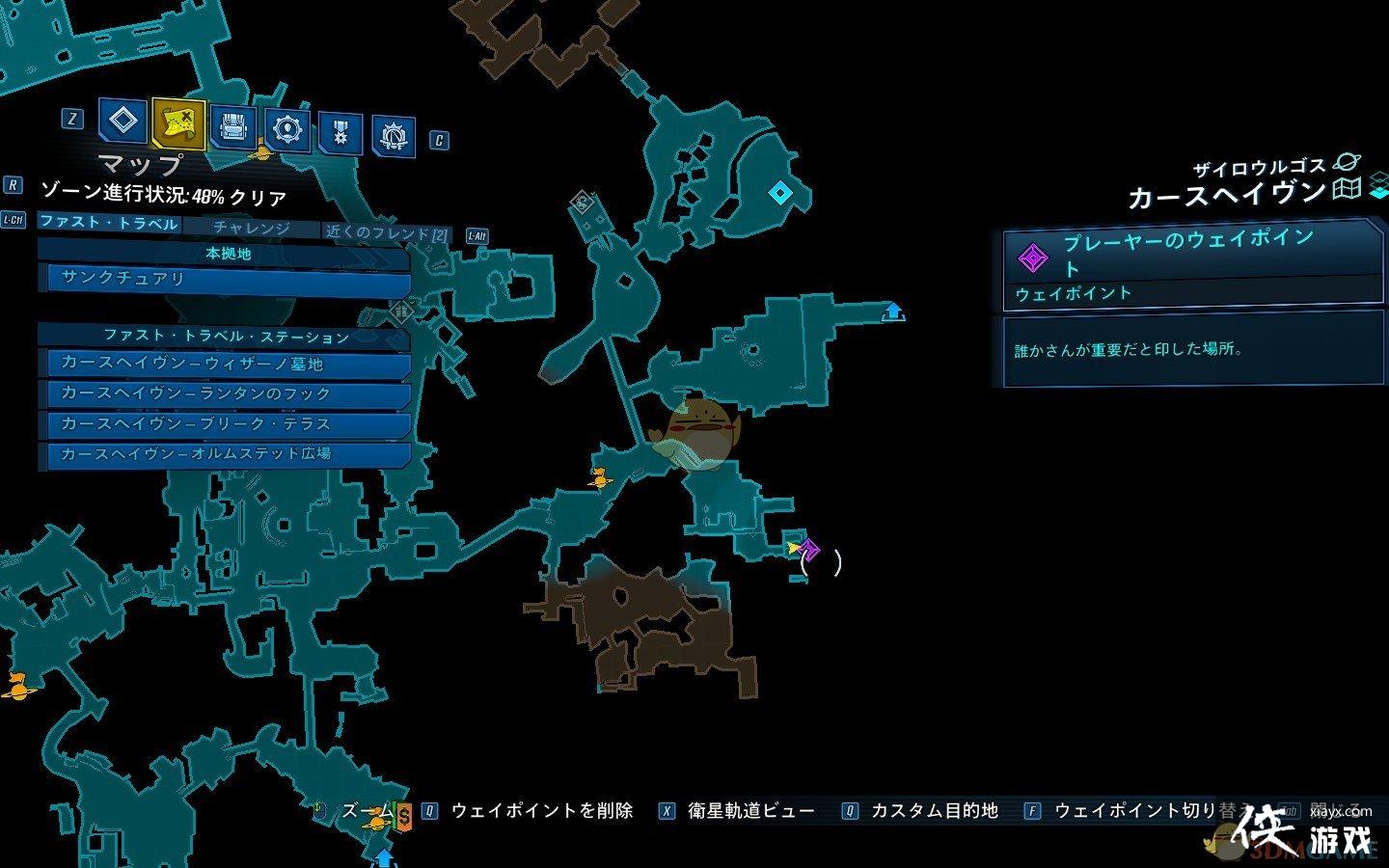1389x868 pixels.
Task: Enable カスタム目的地 custom destination
Action: tap(936, 810)
